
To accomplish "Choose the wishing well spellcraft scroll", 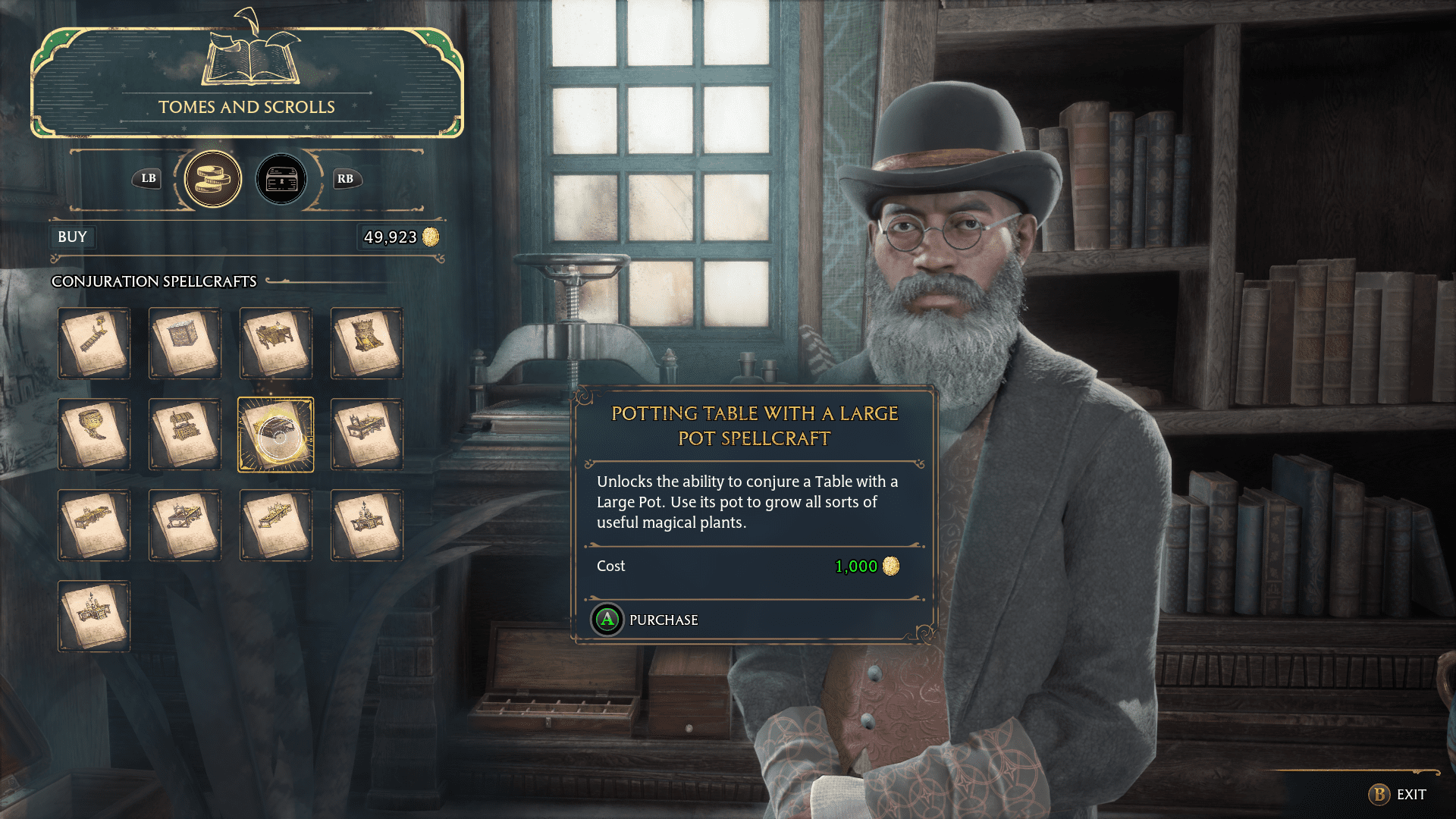I will (185, 434).
